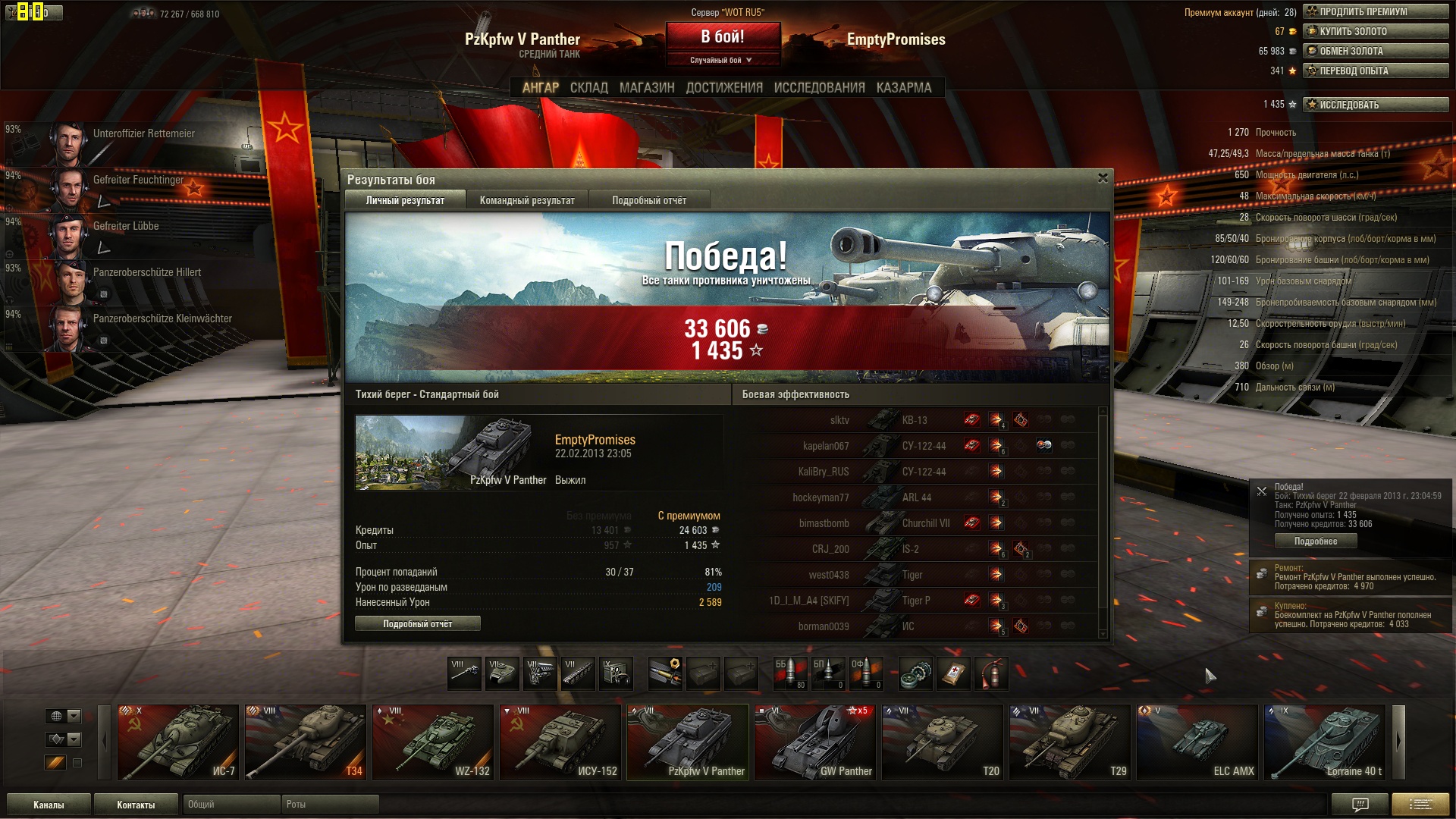This screenshot has height=819, width=1456.
Task: Close the Результаты боя window
Action: click(1103, 178)
